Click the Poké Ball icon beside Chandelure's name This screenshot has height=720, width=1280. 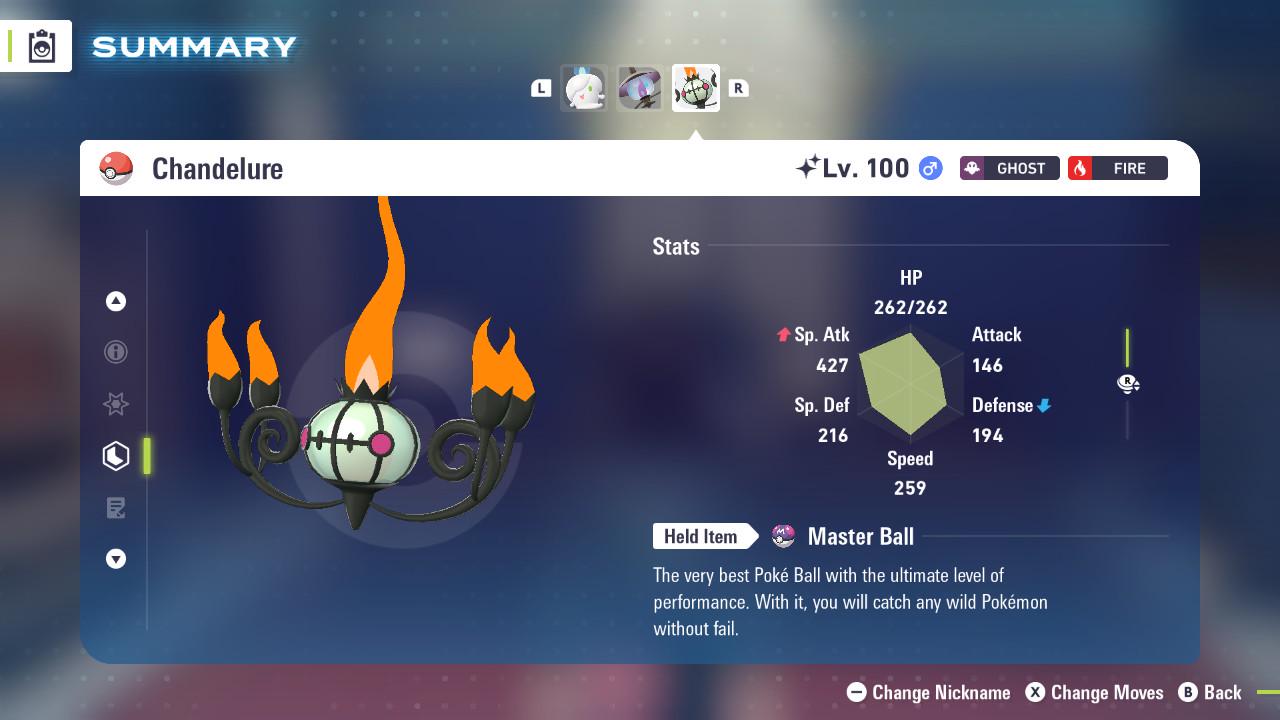[x=116, y=168]
